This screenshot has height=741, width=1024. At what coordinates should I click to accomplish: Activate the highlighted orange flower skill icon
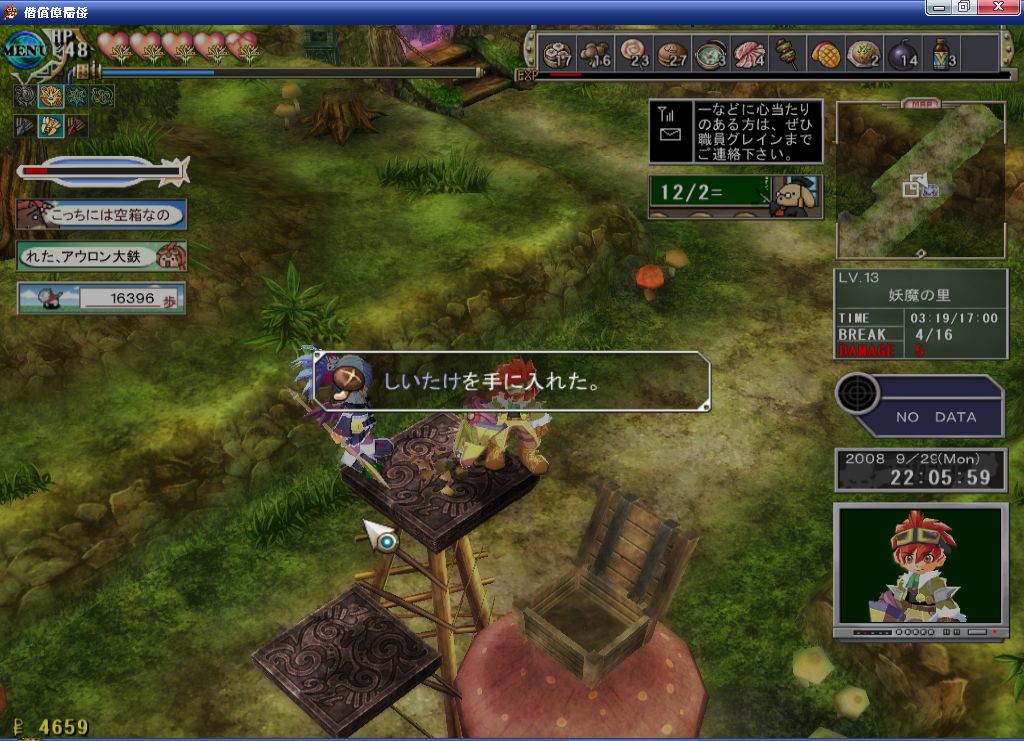click(x=51, y=96)
